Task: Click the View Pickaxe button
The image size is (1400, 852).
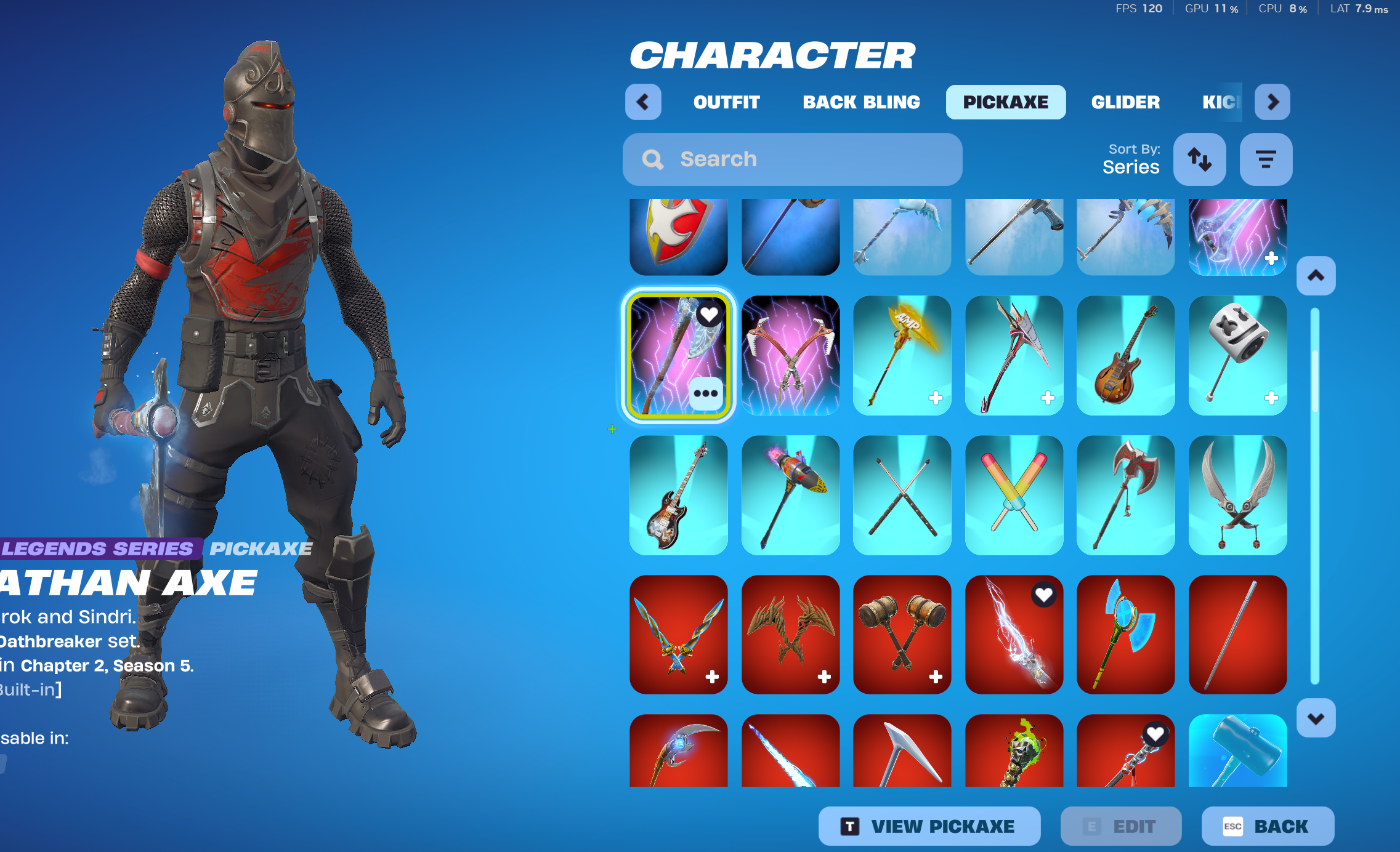Action: tap(929, 826)
